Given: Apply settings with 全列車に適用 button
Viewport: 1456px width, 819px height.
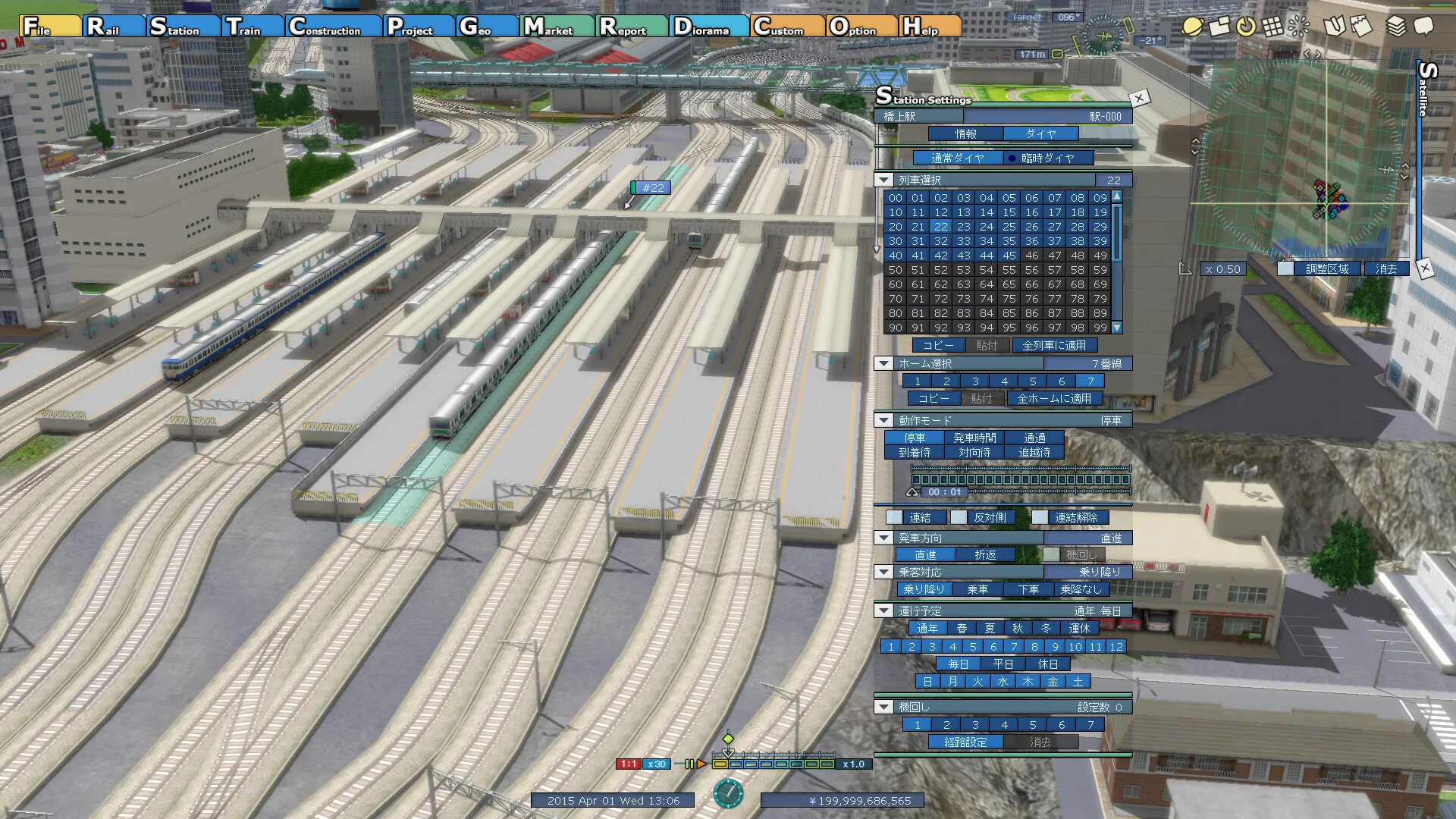Looking at the screenshot, I should [1053, 346].
